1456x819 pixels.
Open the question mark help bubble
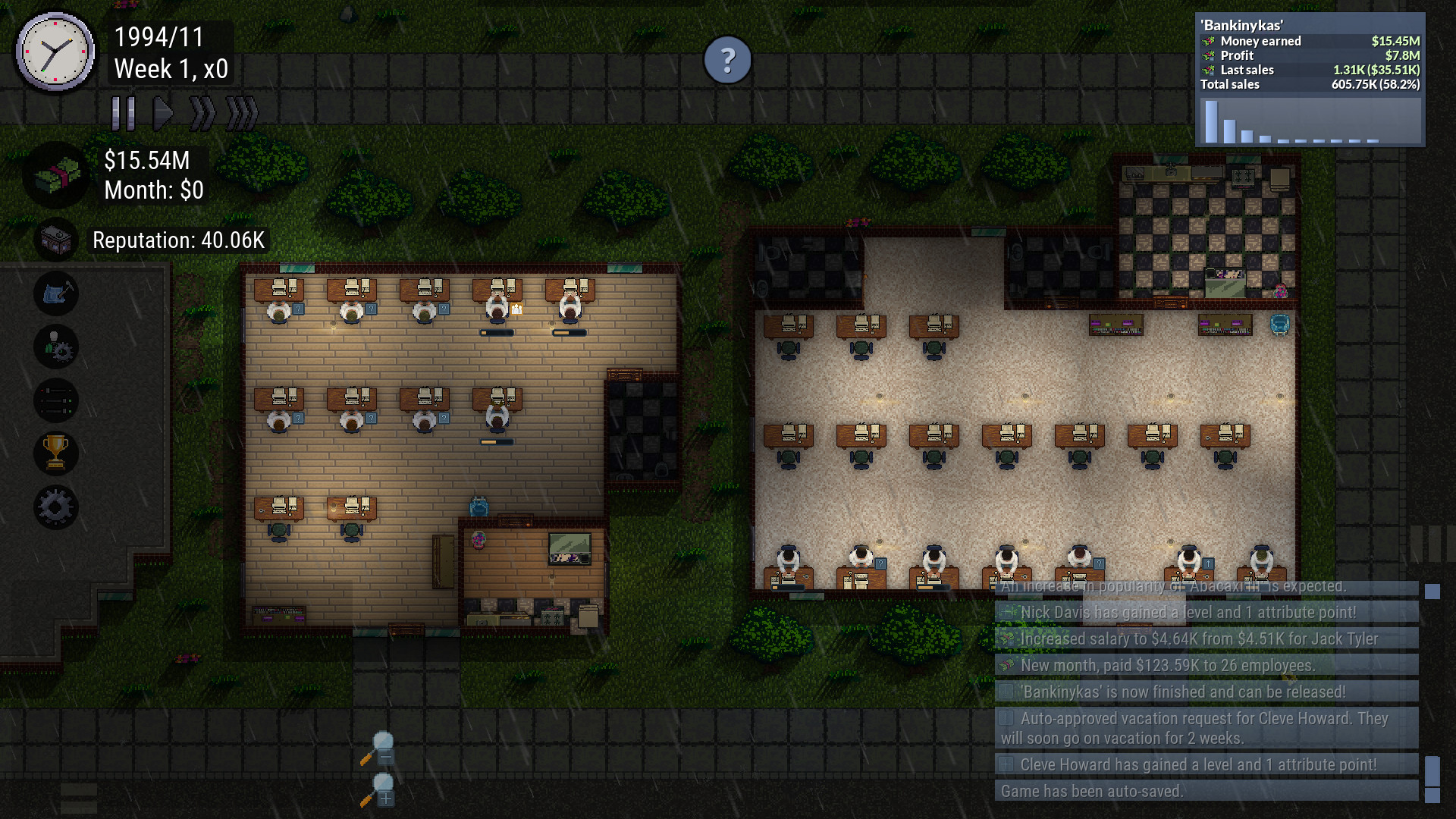[x=728, y=59]
